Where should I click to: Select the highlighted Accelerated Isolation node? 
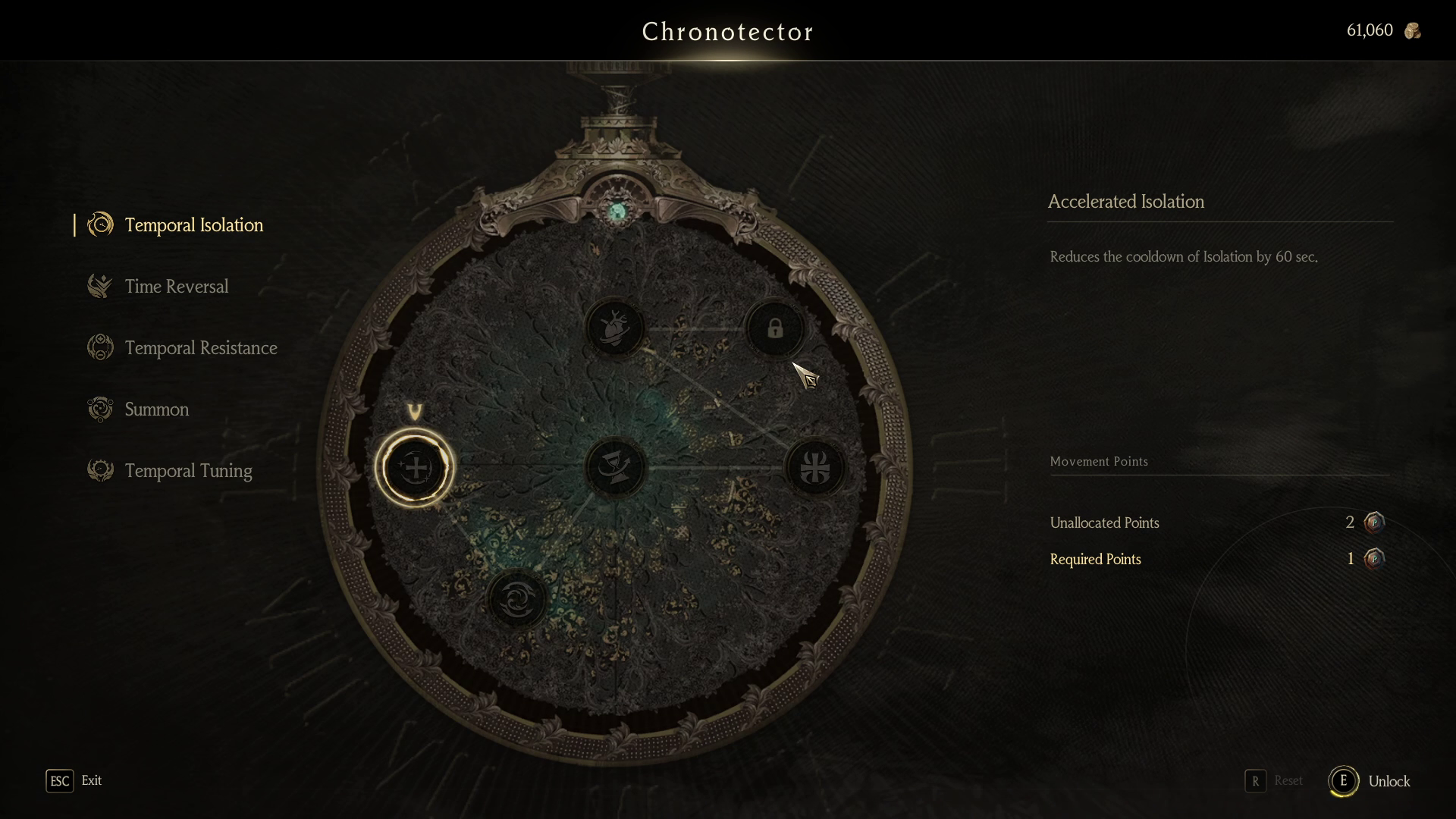pos(415,468)
